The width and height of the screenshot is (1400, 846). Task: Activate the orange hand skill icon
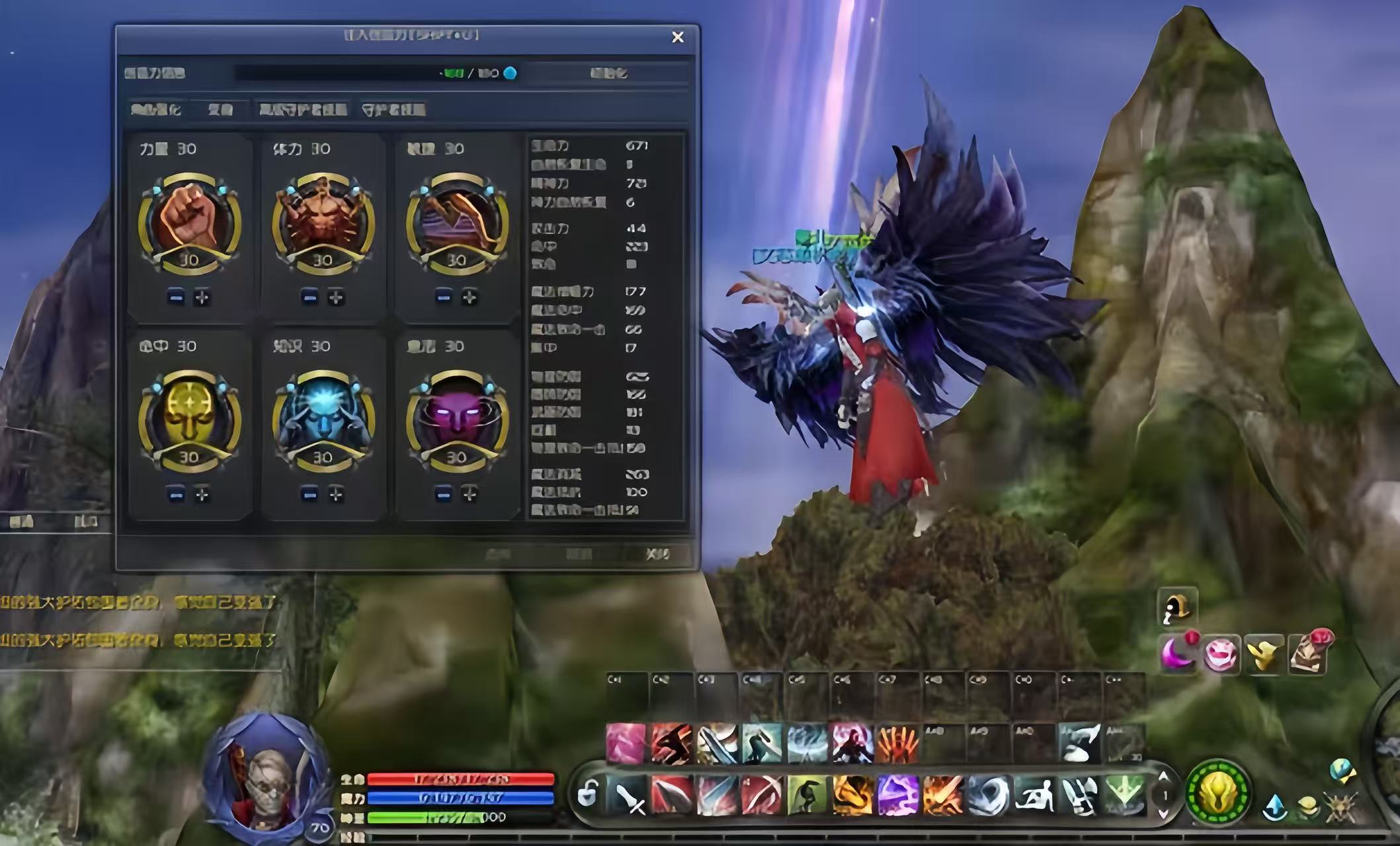[x=897, y=744]
